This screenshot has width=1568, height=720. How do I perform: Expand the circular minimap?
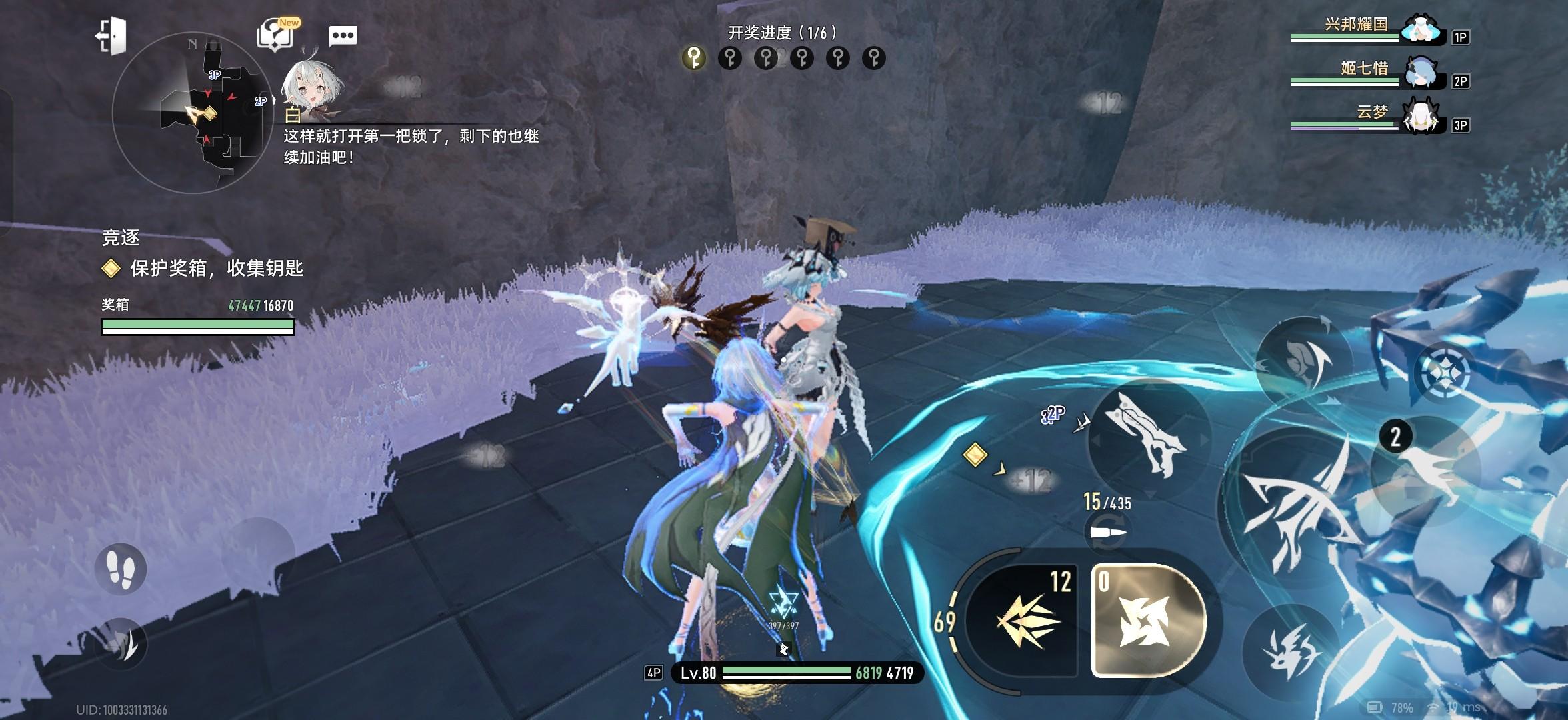[192, 113]
